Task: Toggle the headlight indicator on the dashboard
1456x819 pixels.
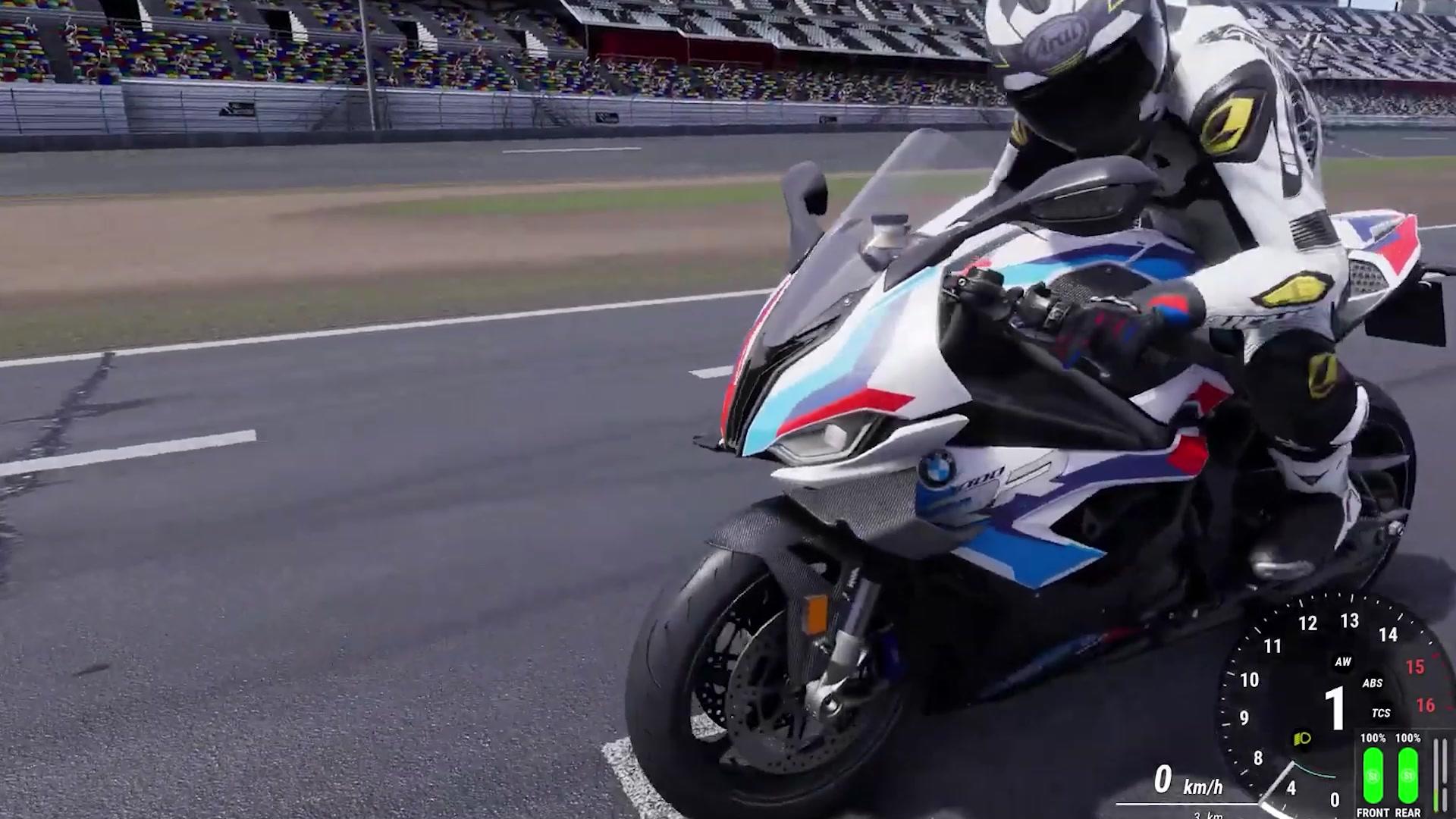Action: point(1301,737)
